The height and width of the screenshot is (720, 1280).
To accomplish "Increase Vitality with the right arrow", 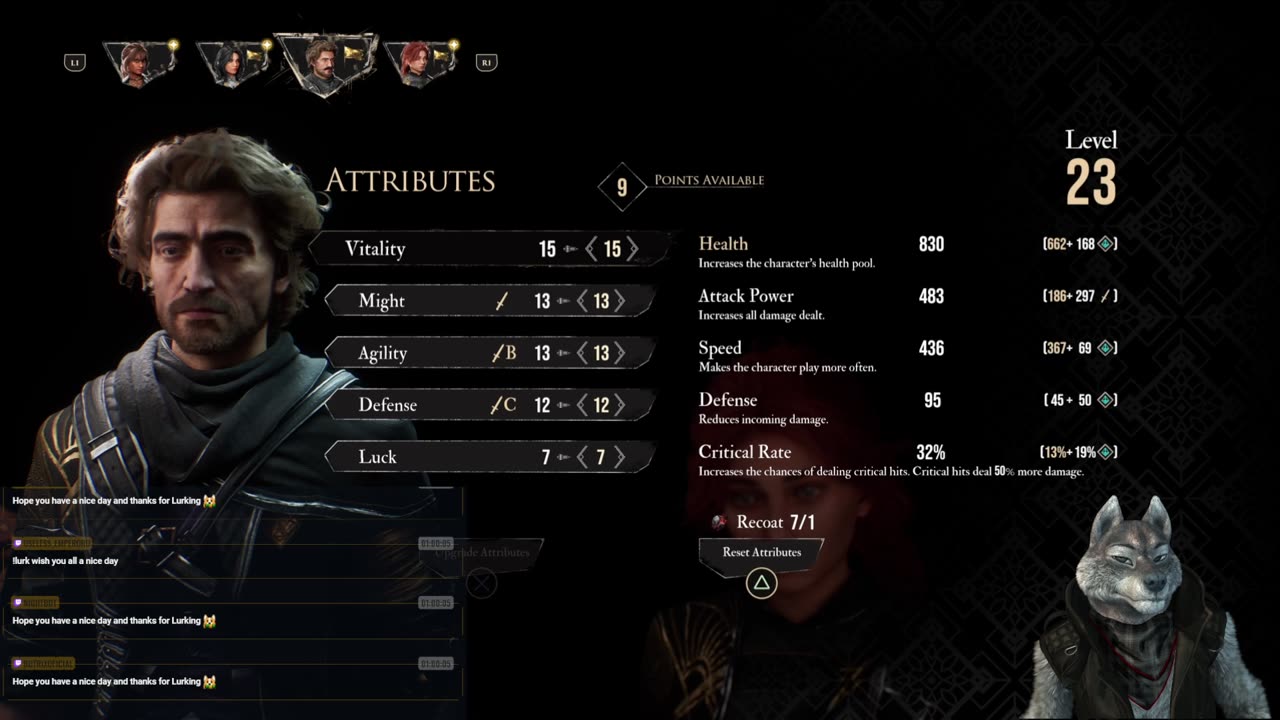I will [x=632, y=249].
